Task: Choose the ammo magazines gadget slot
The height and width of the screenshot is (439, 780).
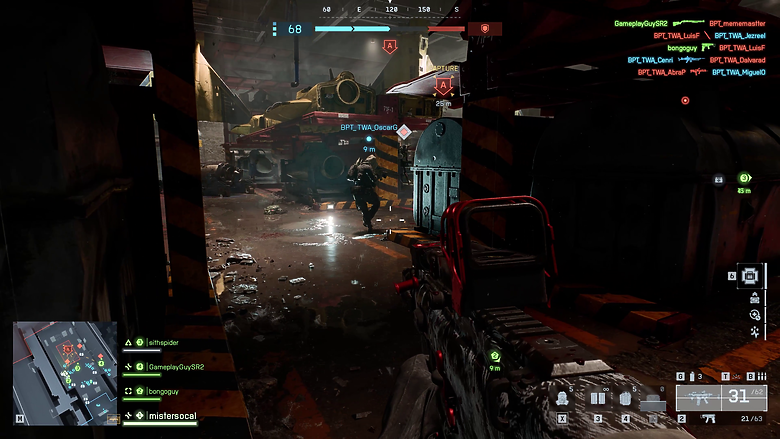Action: (x=598, y=399)
